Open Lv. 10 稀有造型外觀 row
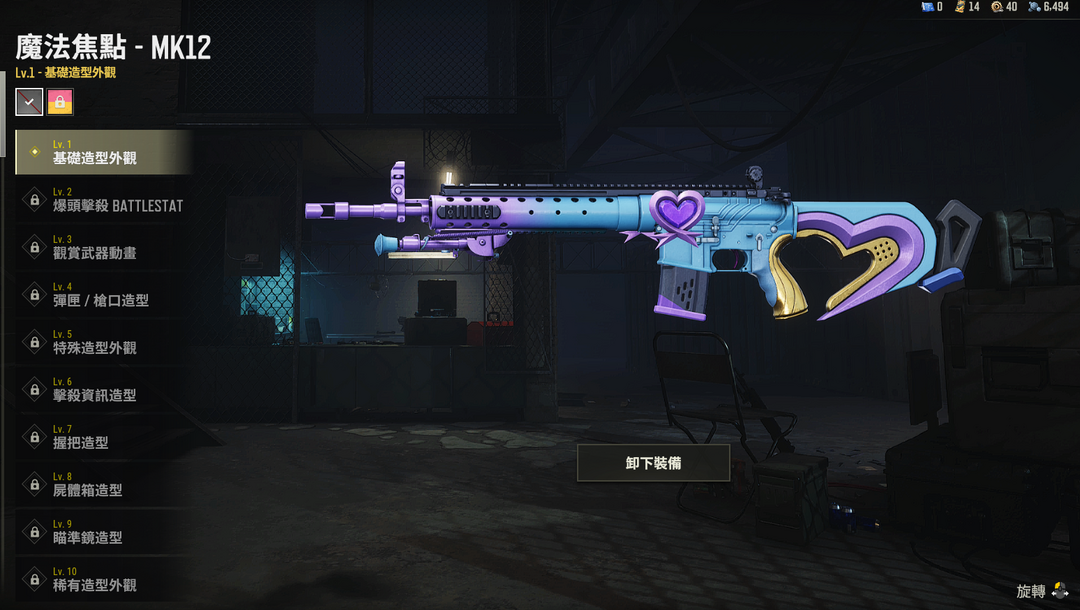Viewport: 1080px width, 610px height. pyautogui.click(x=103, y=580)
